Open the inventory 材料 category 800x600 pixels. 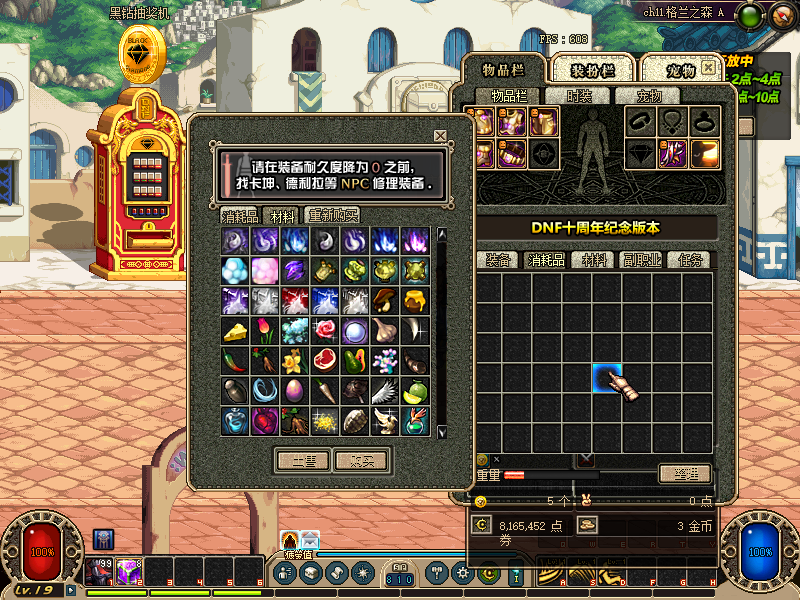[x=596, y=260]
